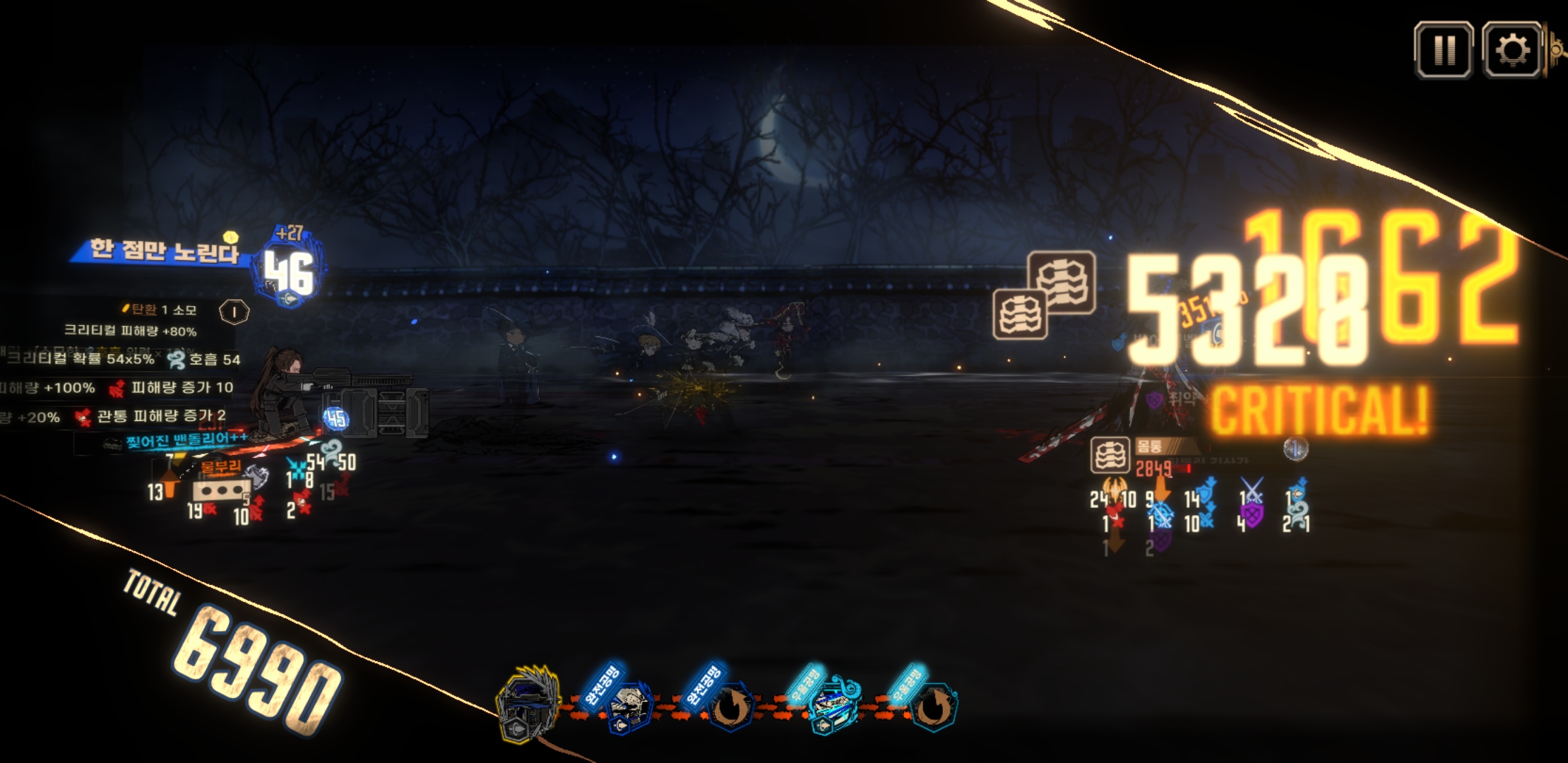Image resolution: width=1568 pixels, height=763 pixels.
Task: Select the gold-bordered skill icon in the chain
Action: pos(528,704)
